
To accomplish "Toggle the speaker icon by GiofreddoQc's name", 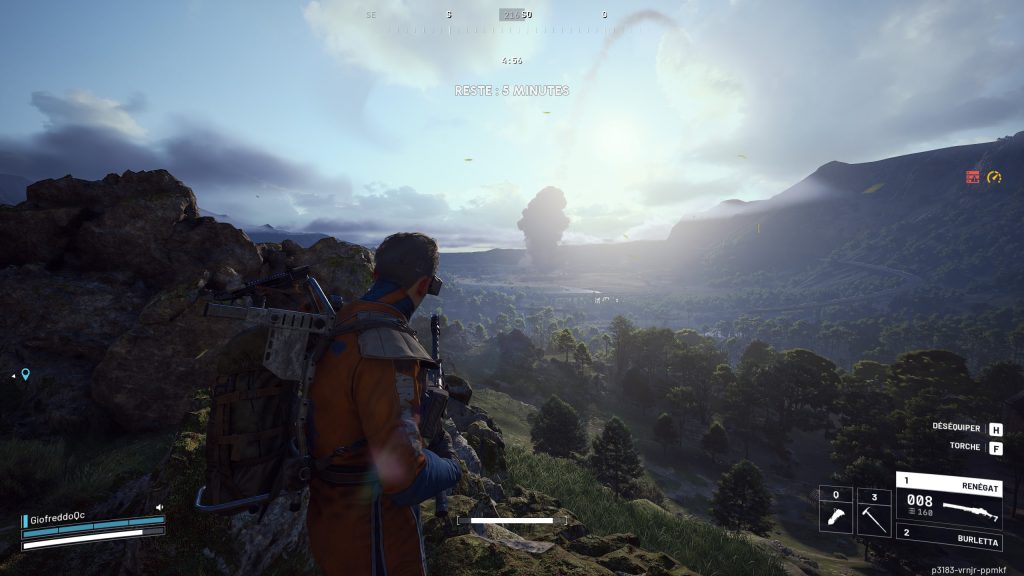I will (x=159, y=508).
